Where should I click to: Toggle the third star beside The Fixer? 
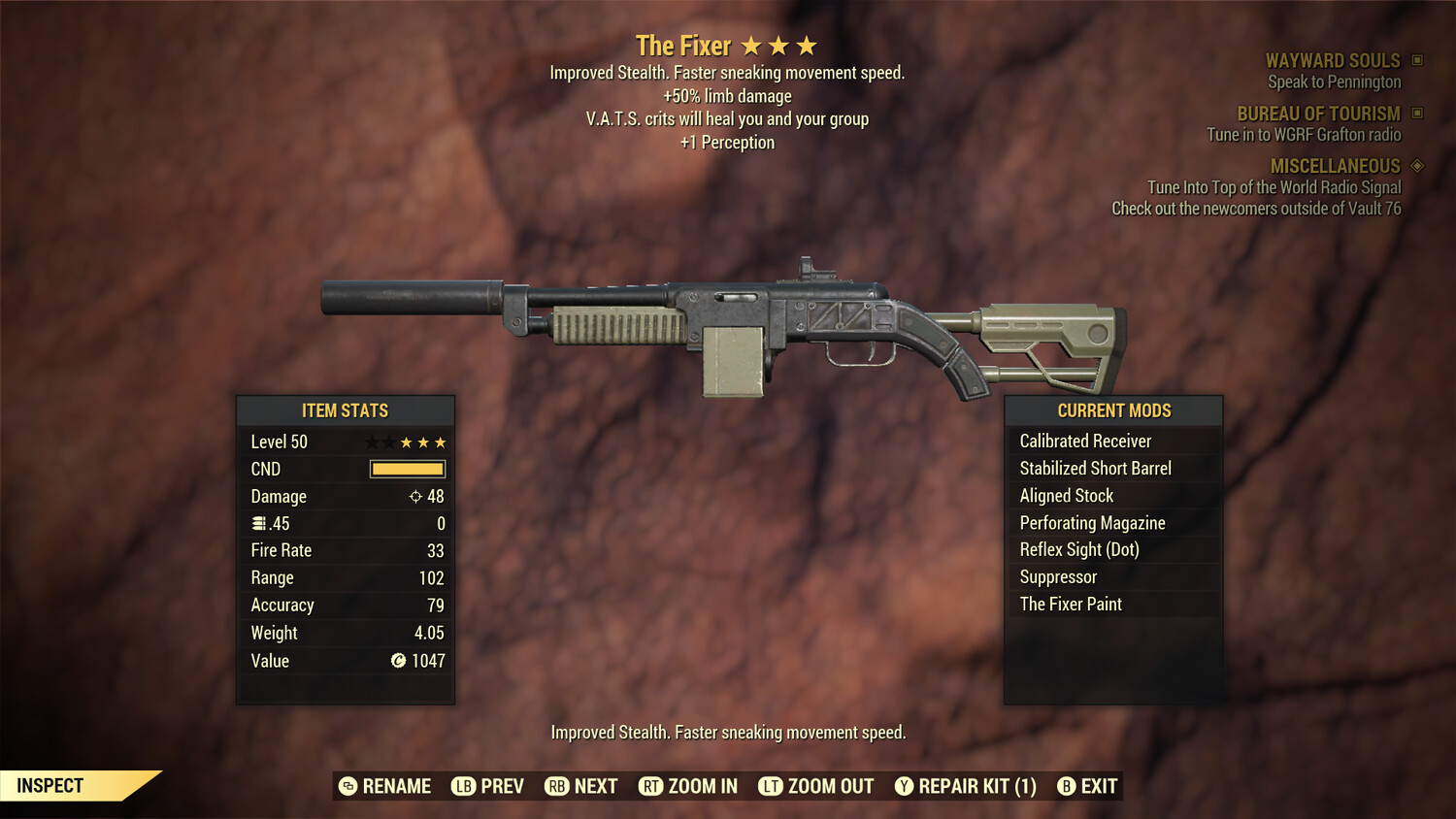point(808,45)
